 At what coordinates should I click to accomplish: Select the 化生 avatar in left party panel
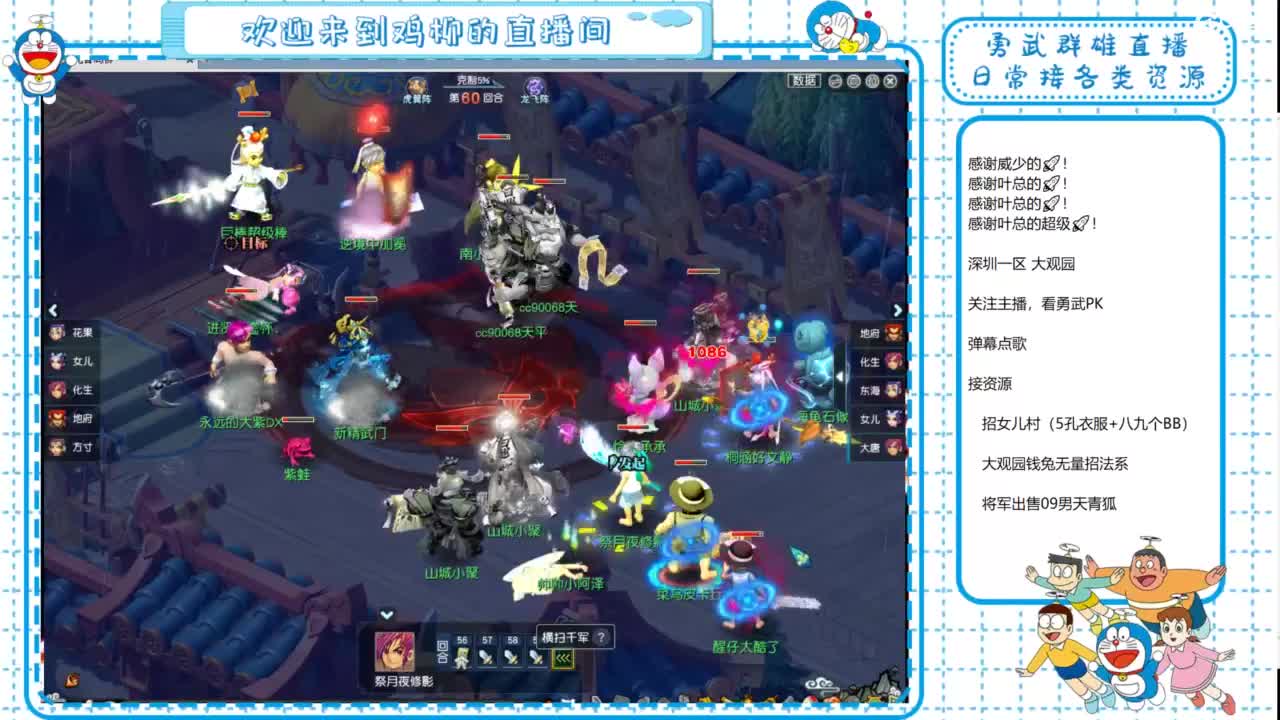57,391
